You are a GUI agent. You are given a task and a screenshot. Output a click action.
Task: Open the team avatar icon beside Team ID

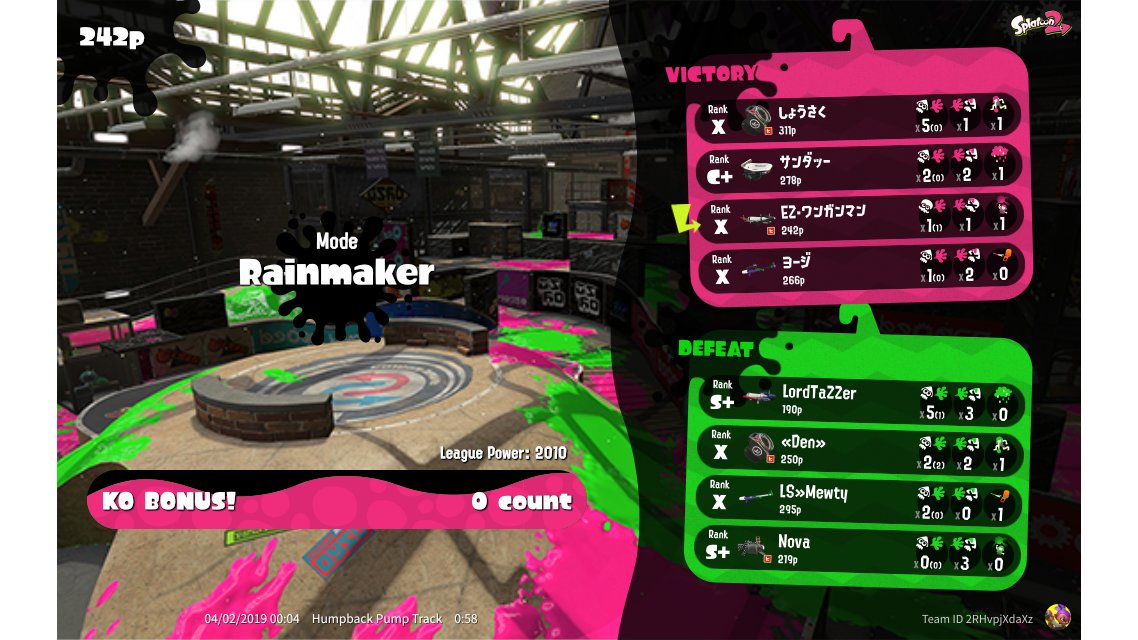point(1058,617)
